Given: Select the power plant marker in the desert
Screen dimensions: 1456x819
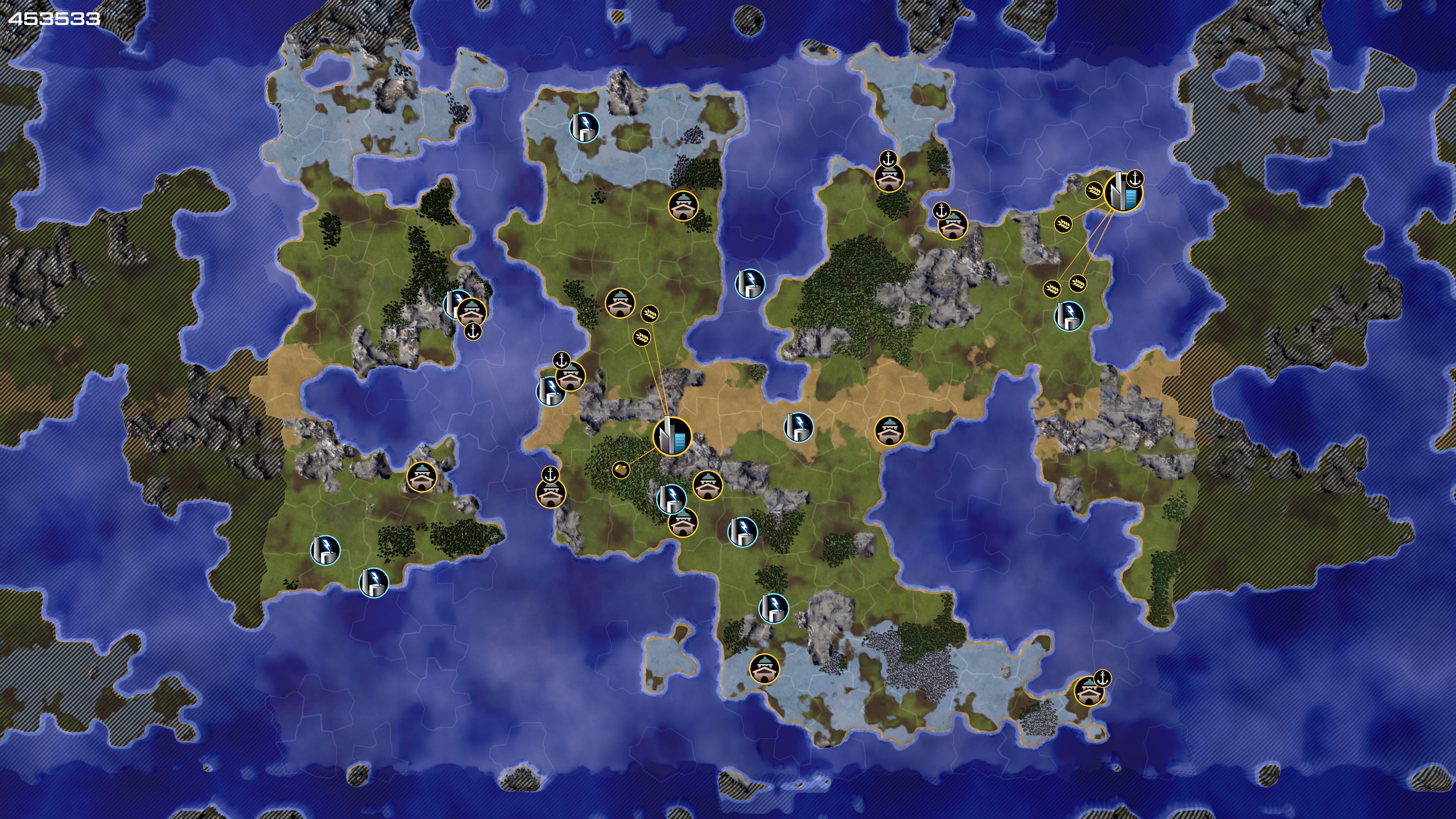Looking at the screenshot, I should [x=799, y=427].
